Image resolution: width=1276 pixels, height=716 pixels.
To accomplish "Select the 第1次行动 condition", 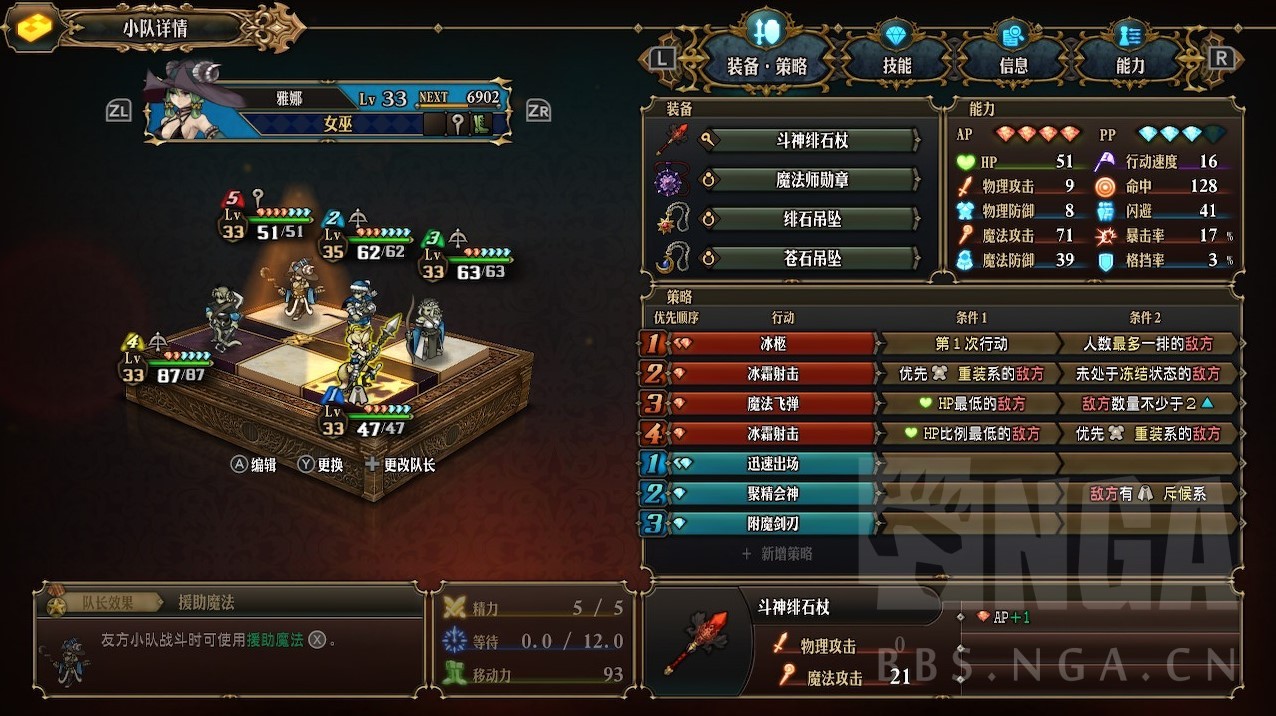I will coord(968,344).
